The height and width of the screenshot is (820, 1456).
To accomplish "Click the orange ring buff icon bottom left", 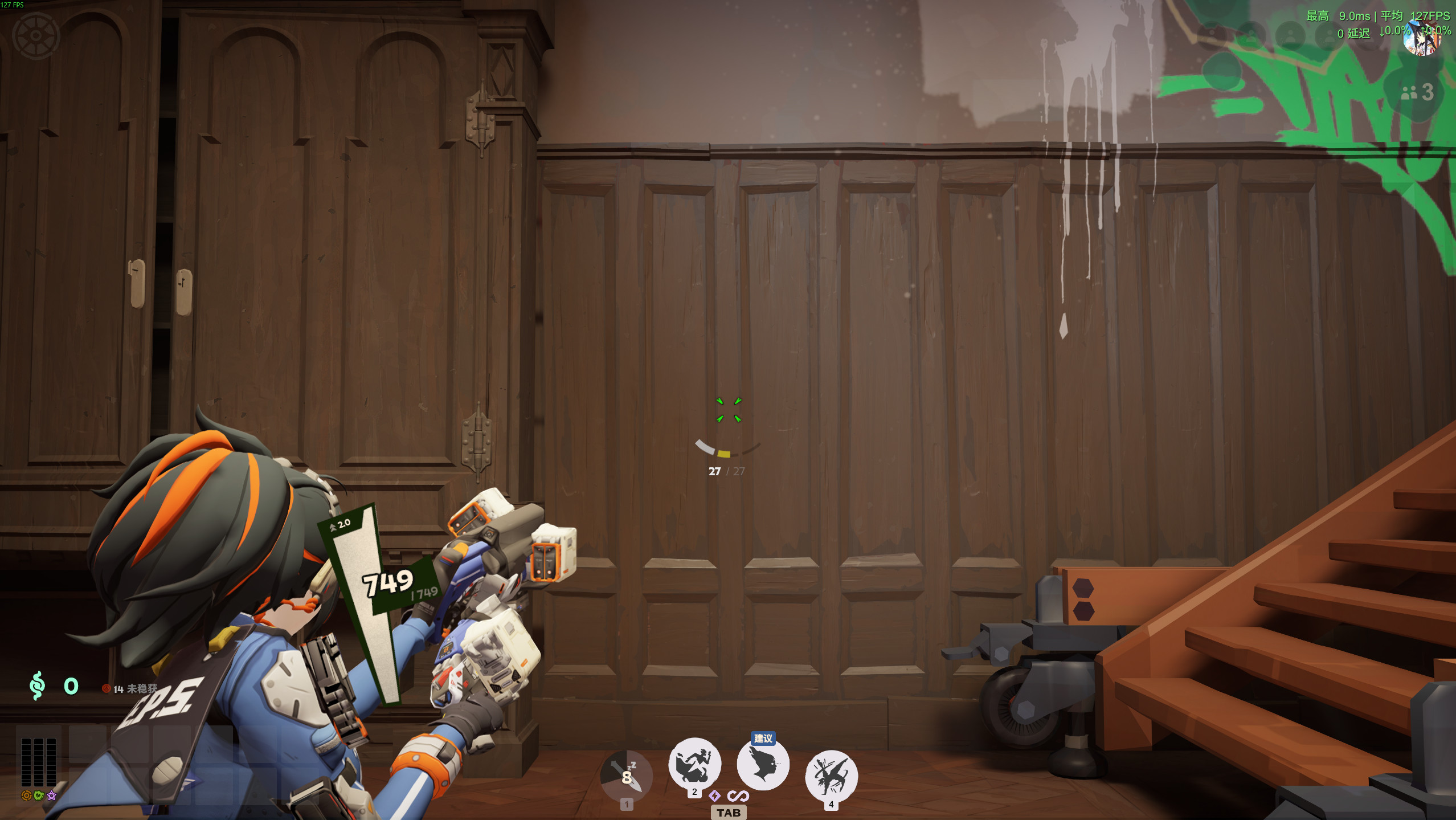I will (x=26, y=795).
